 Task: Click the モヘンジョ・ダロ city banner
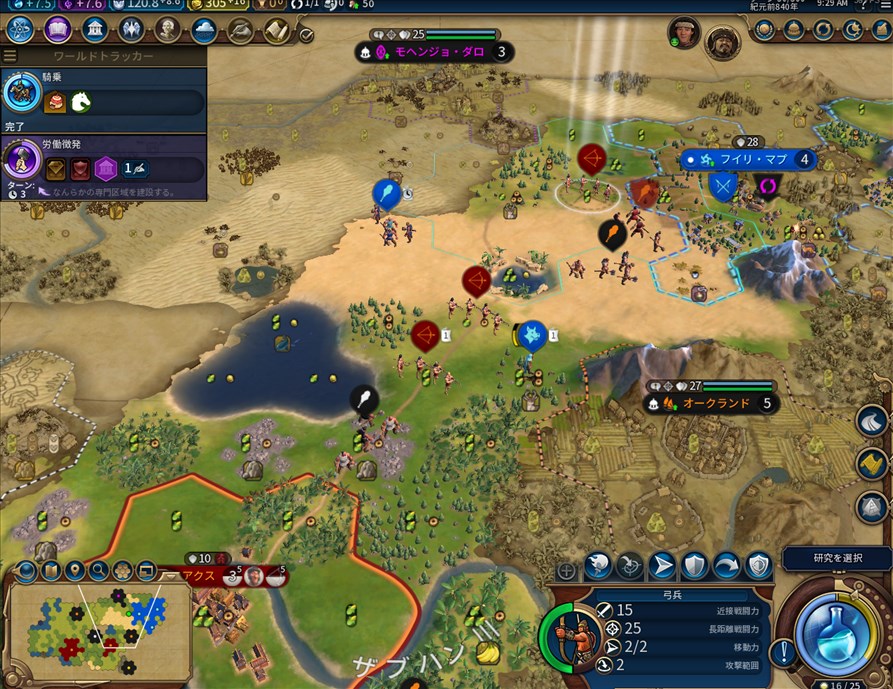click(434, 51)
